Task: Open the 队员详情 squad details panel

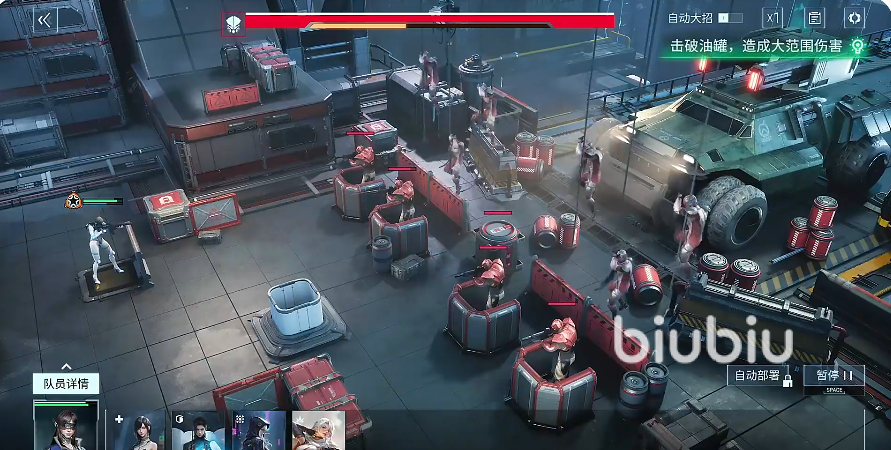Action: tap(65, 384)
